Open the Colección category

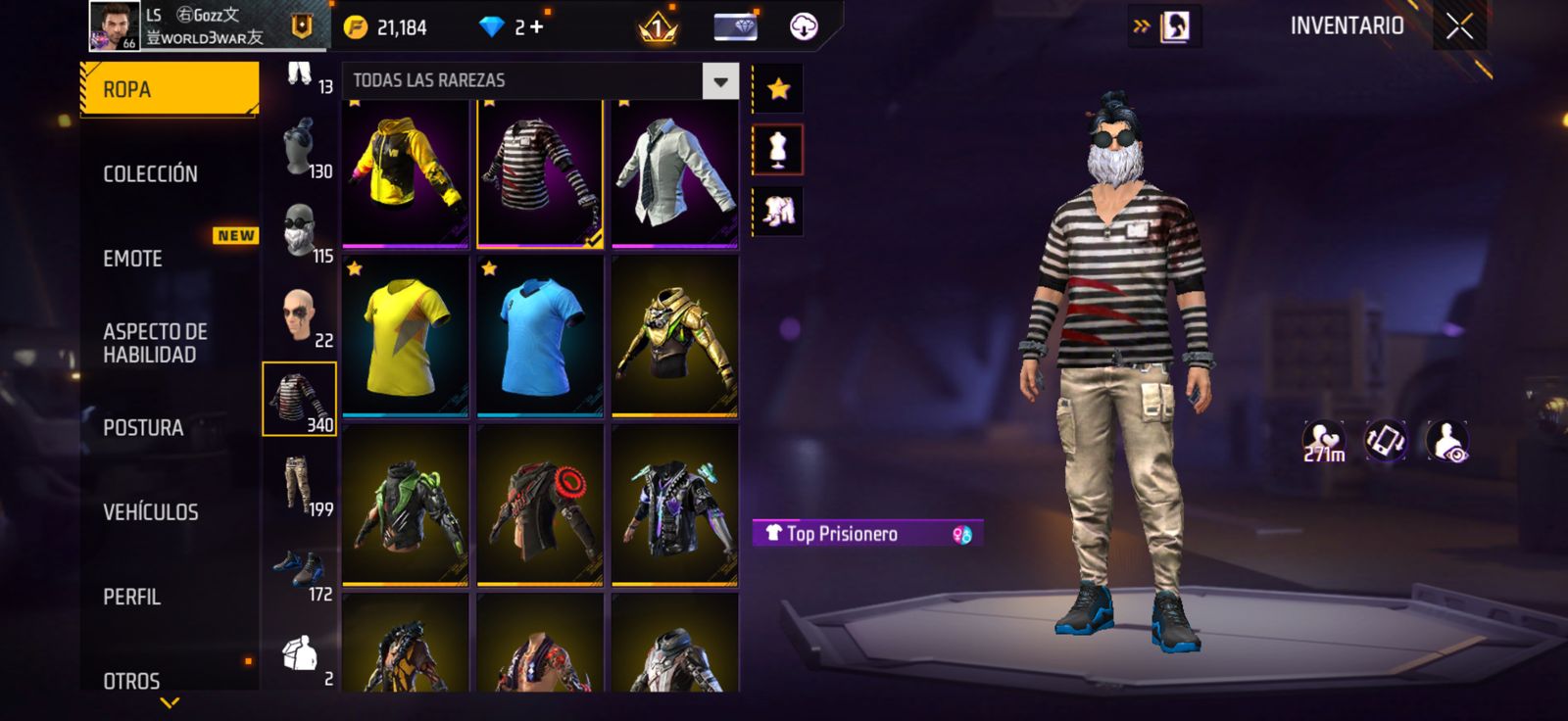point(151,174)
